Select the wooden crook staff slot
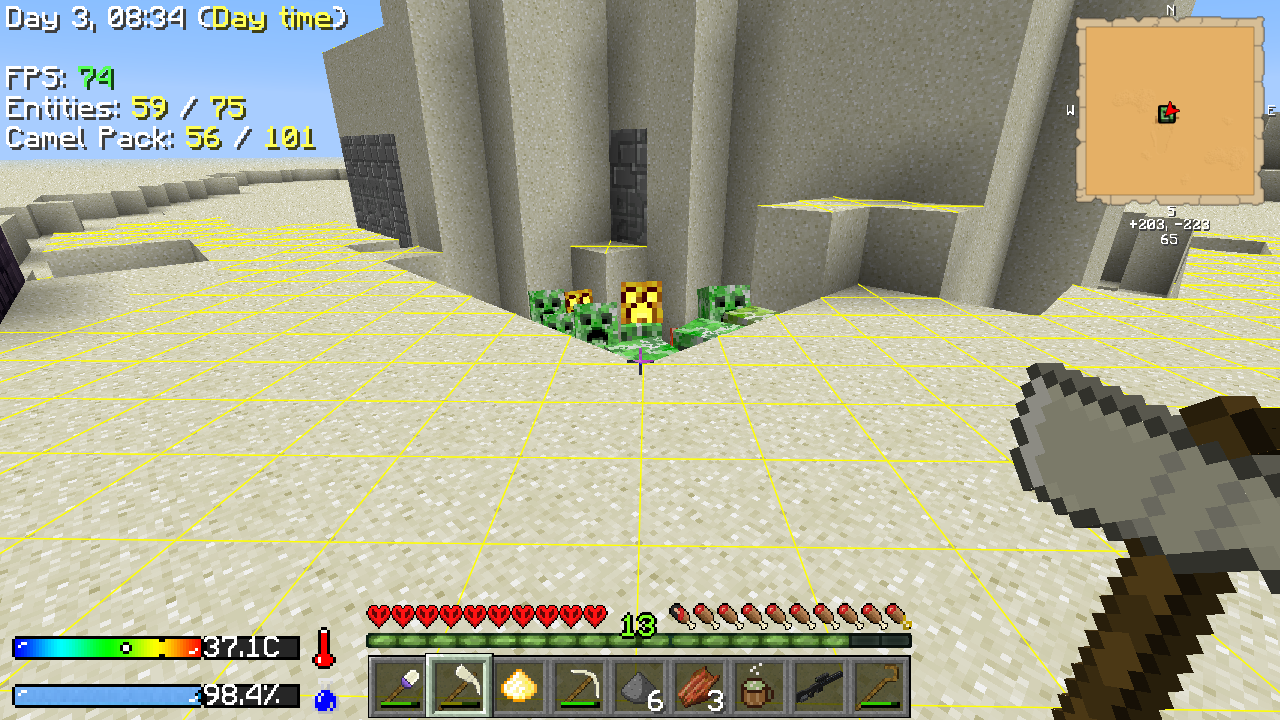Image resolution: width=1280 pixels, height=720 pixels. pos(879,686)
